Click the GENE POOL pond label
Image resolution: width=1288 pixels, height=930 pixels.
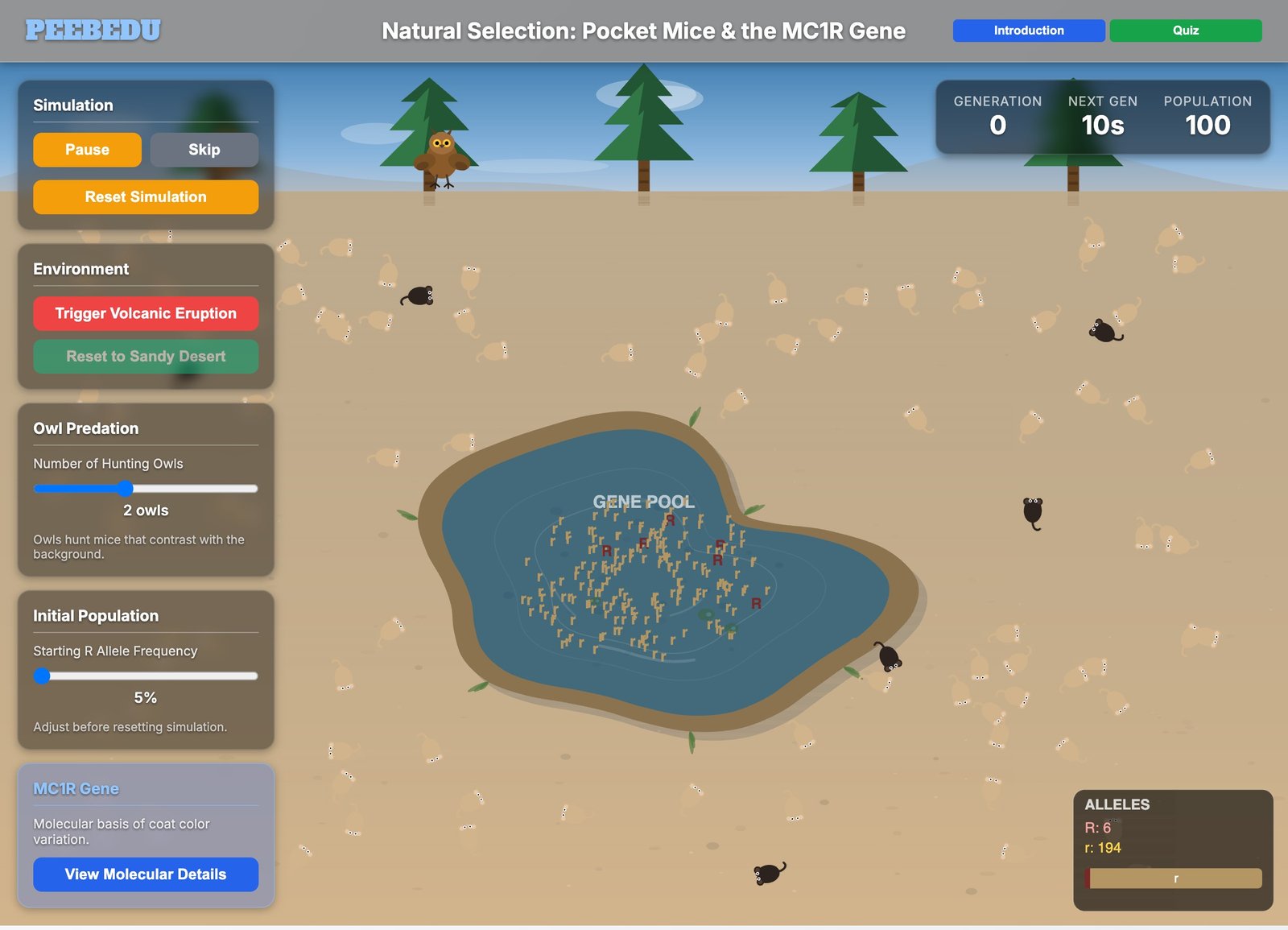tap(644, 502)
